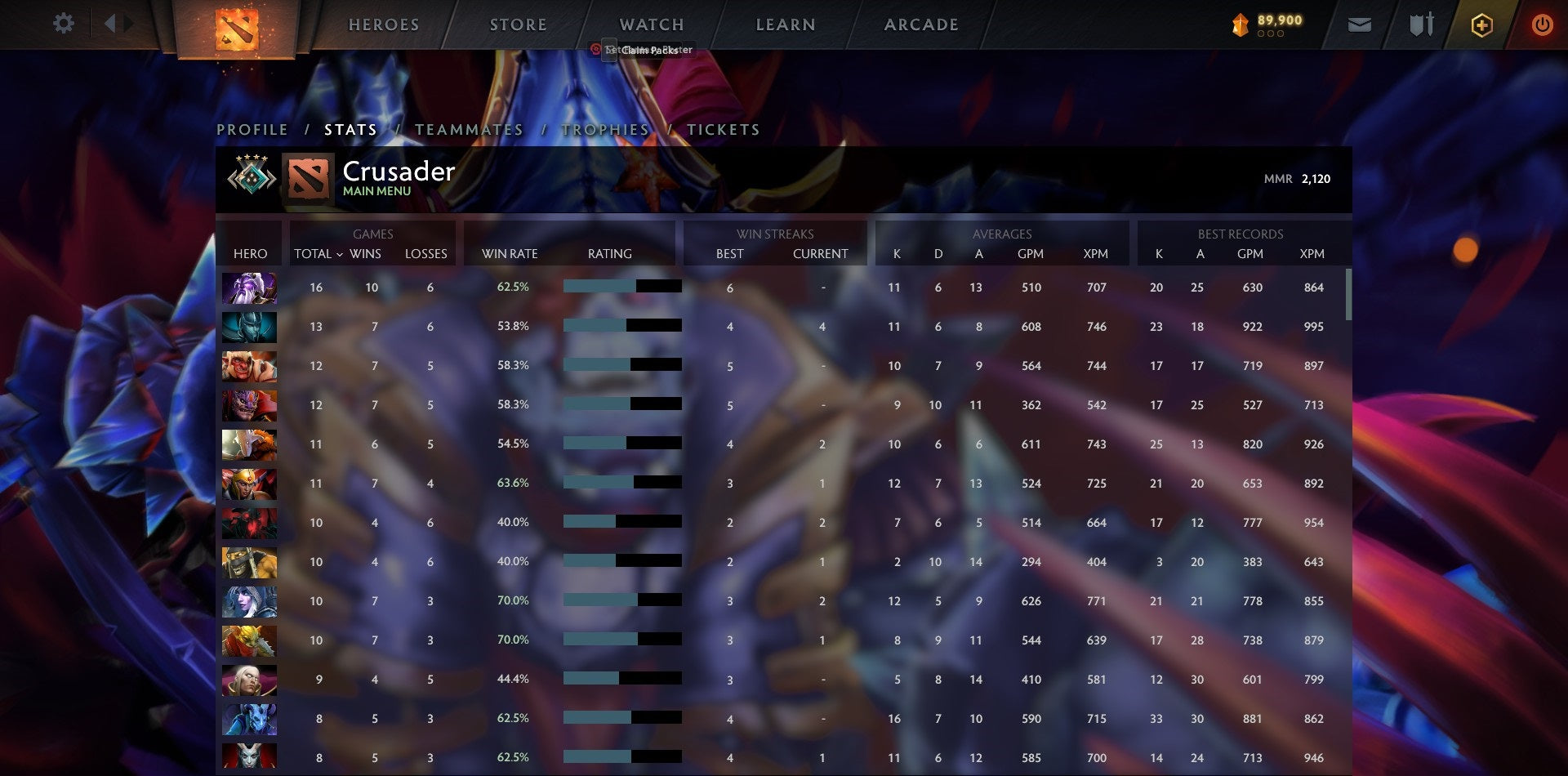
Task: Open the TROPHIES tab
Action: (x=606, y=129)
